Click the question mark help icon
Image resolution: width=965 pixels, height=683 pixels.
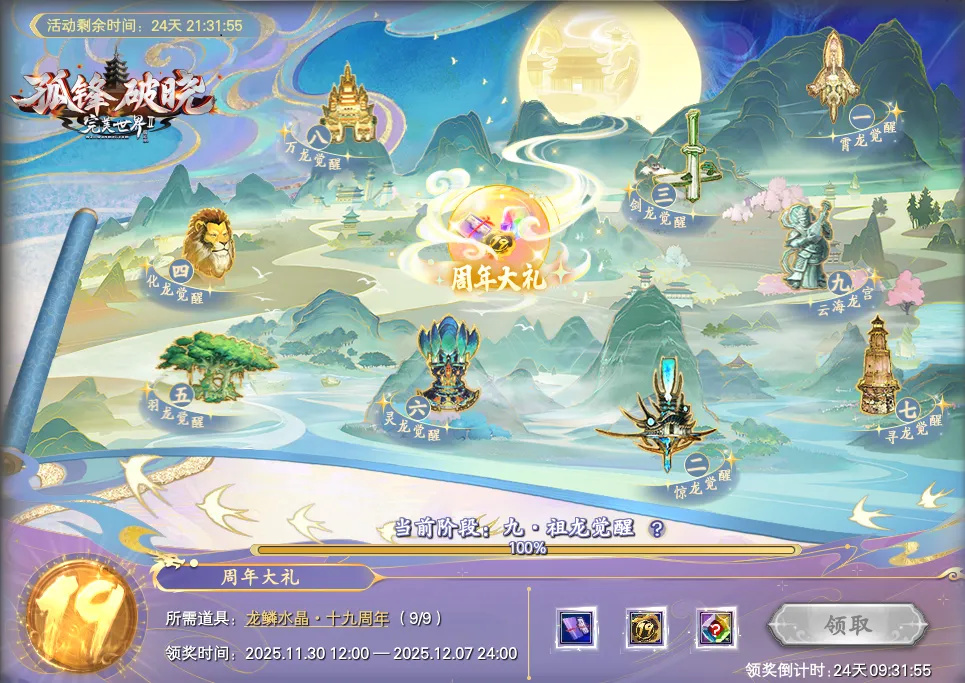[x=657, y=529]
